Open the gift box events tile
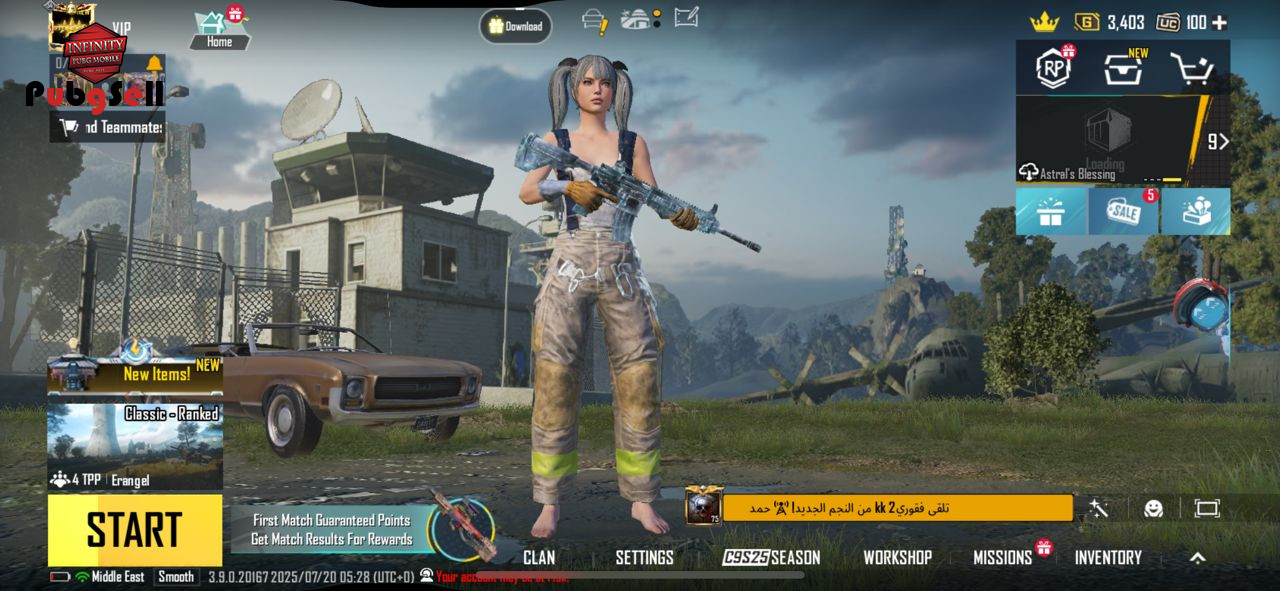This screenshot has height=591, width=1280. (x=1051, y=211)
